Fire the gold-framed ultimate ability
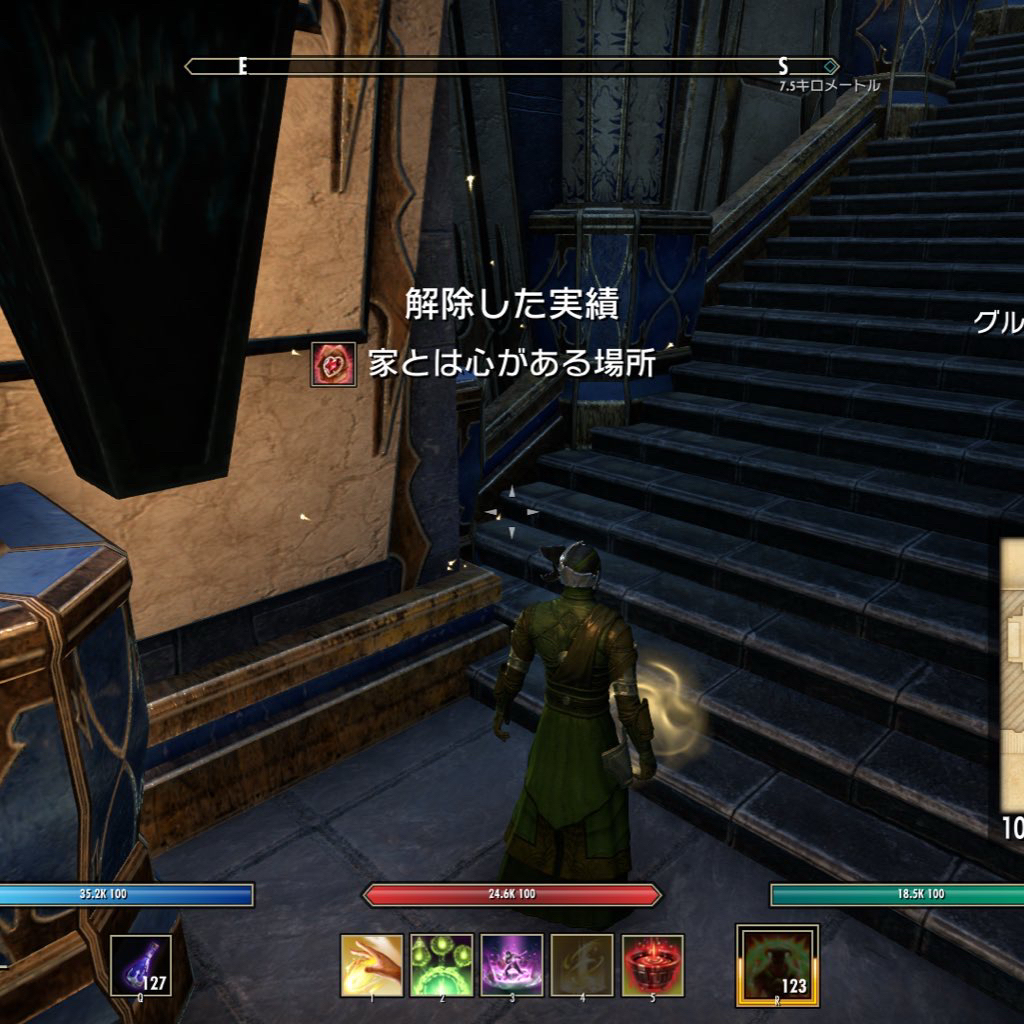Image resolution: width=1024 pixels, height=1024 pixels. point(777,964)
